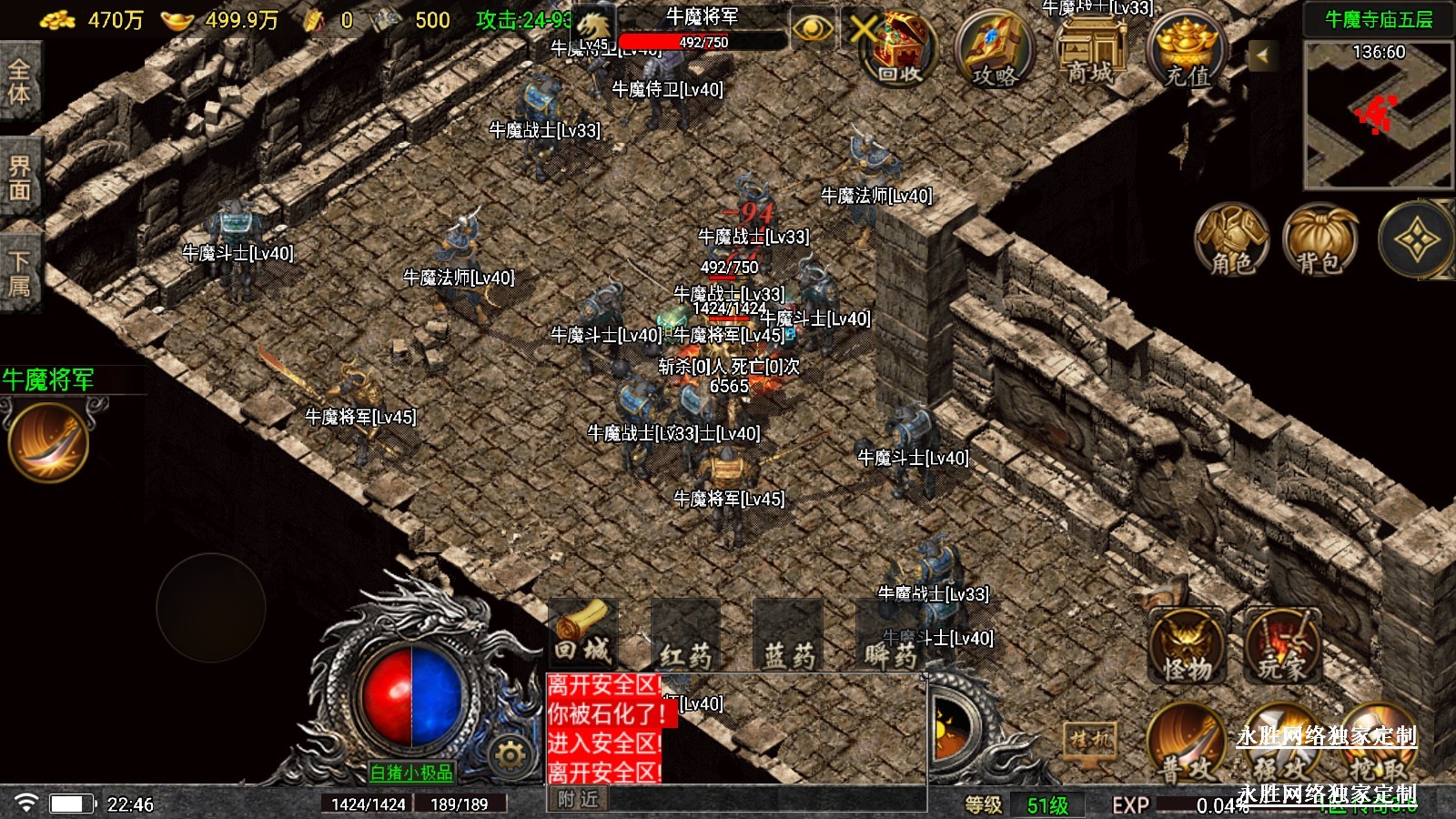Open the 充值 recharge gold ingot icon
Screen dimensions: 1456x819
(1188, 50)
